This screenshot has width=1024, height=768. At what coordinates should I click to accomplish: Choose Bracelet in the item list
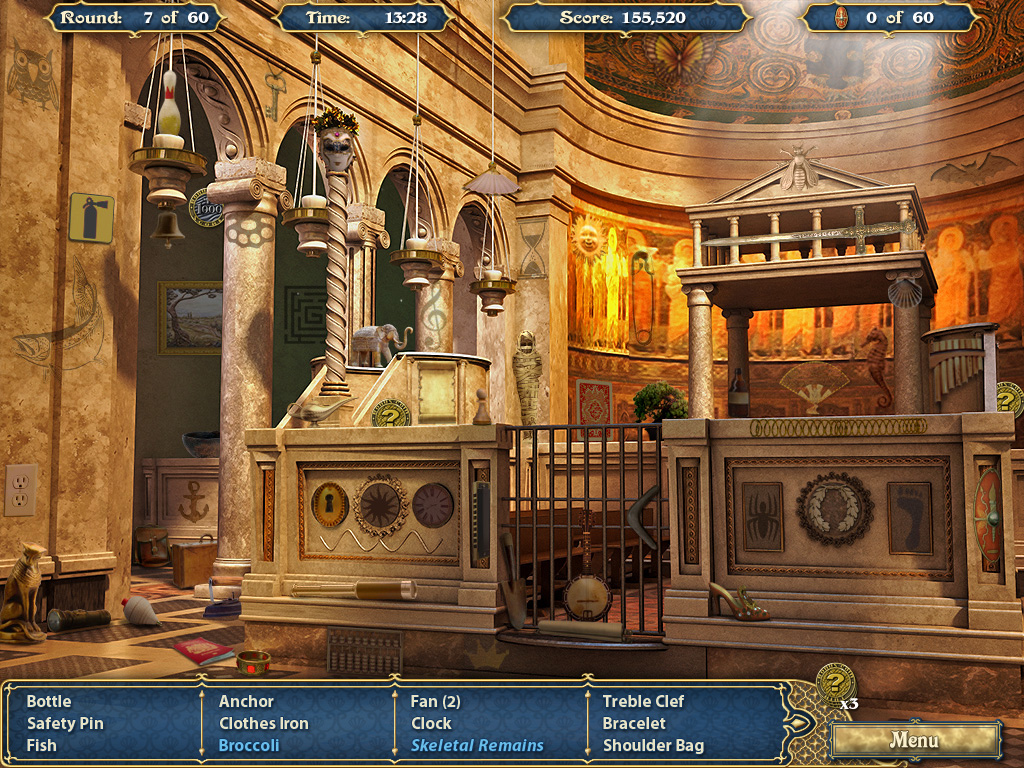coord(634,723)
